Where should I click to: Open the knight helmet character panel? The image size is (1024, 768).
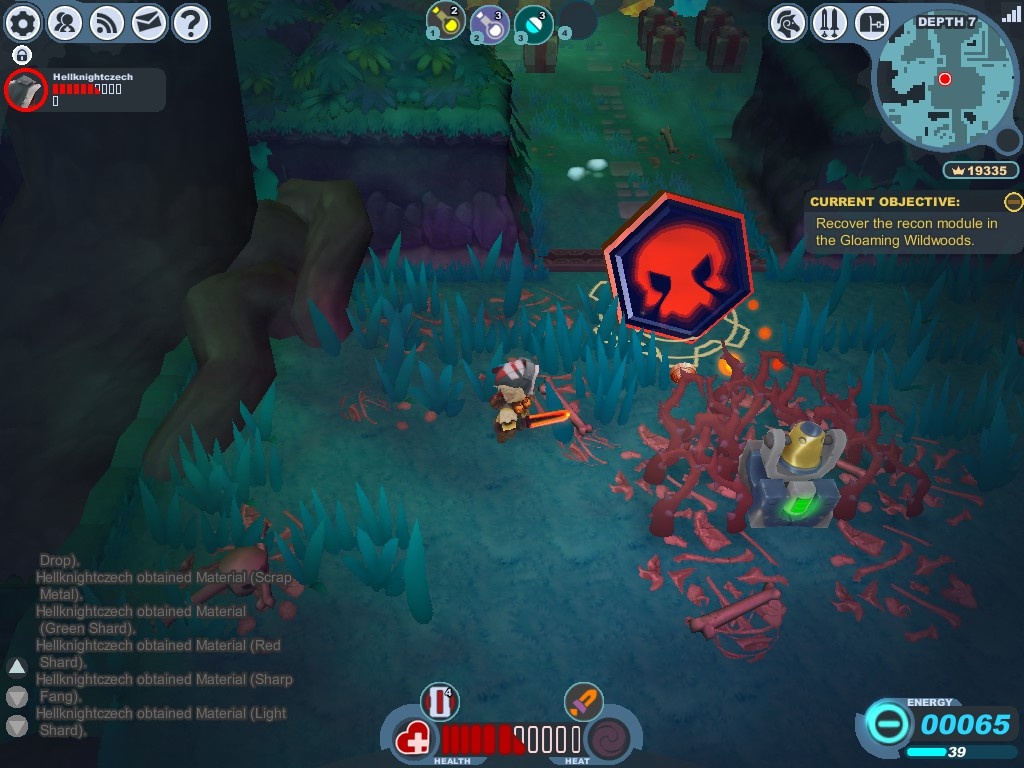[x=789, y=22]
